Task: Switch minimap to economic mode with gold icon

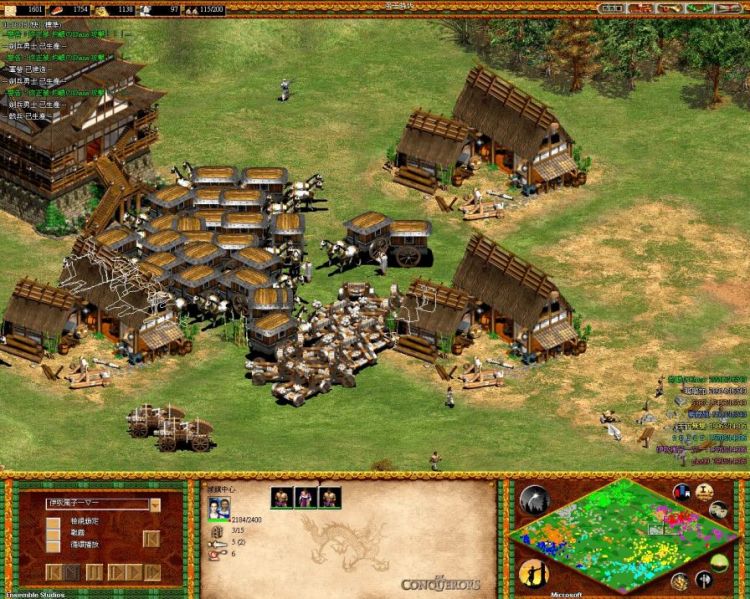Action: pos(680,581)
